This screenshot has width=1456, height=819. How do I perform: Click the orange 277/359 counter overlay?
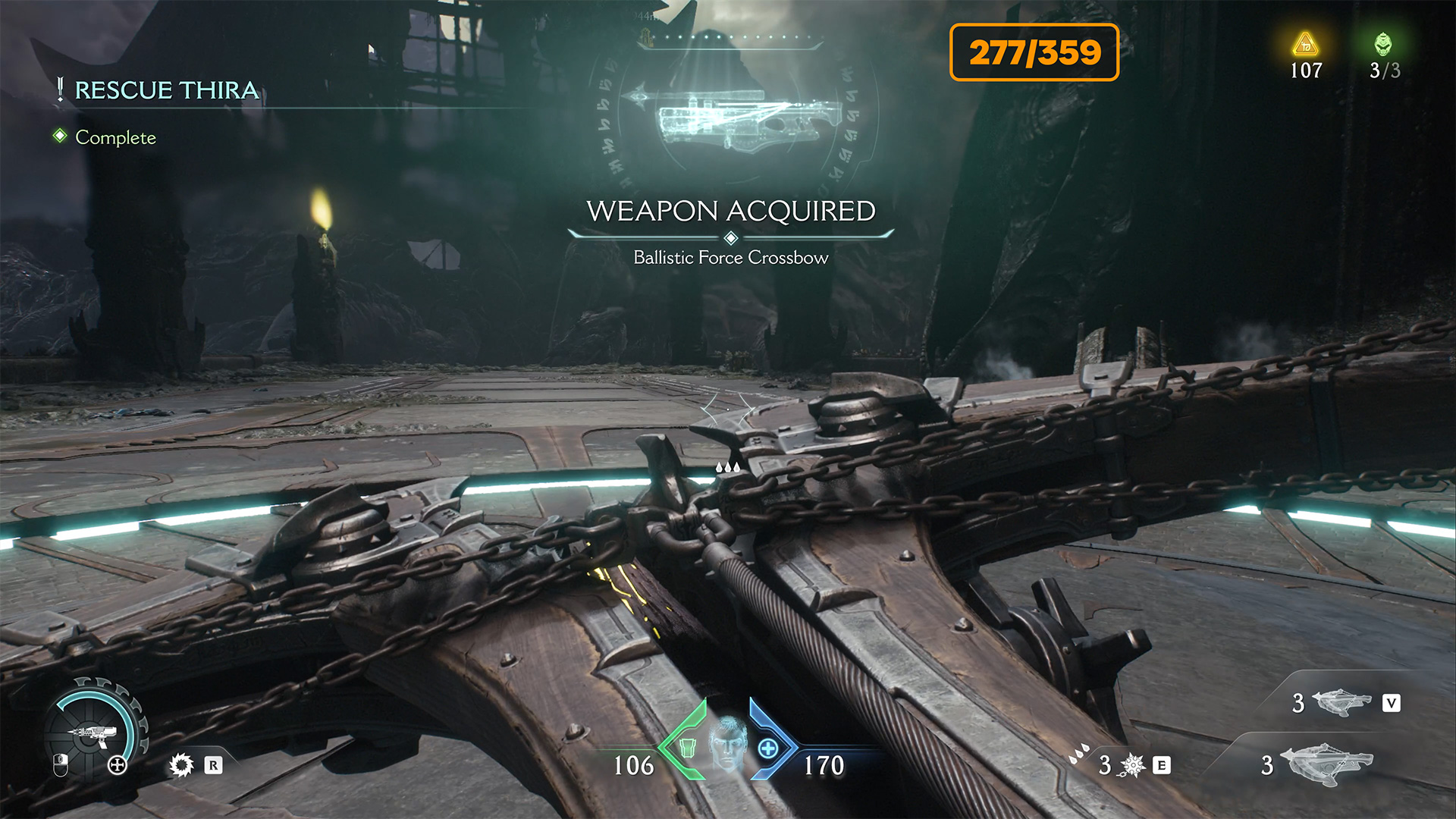point(1034,52)
